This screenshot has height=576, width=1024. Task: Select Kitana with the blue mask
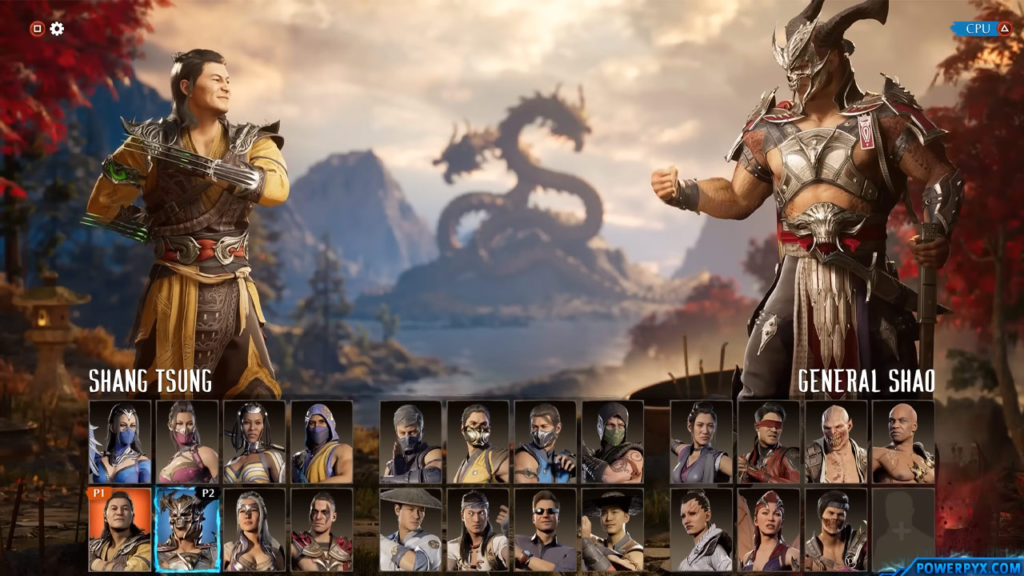[x=120, y=442]
